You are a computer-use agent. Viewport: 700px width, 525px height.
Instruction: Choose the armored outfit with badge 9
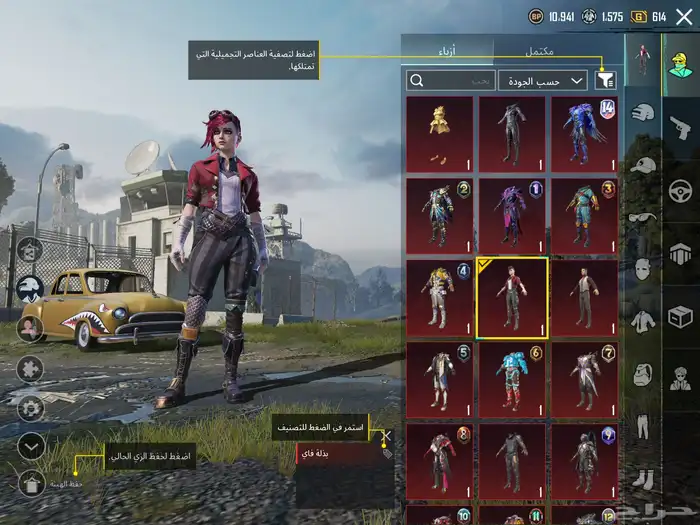[x=584, y=460]
